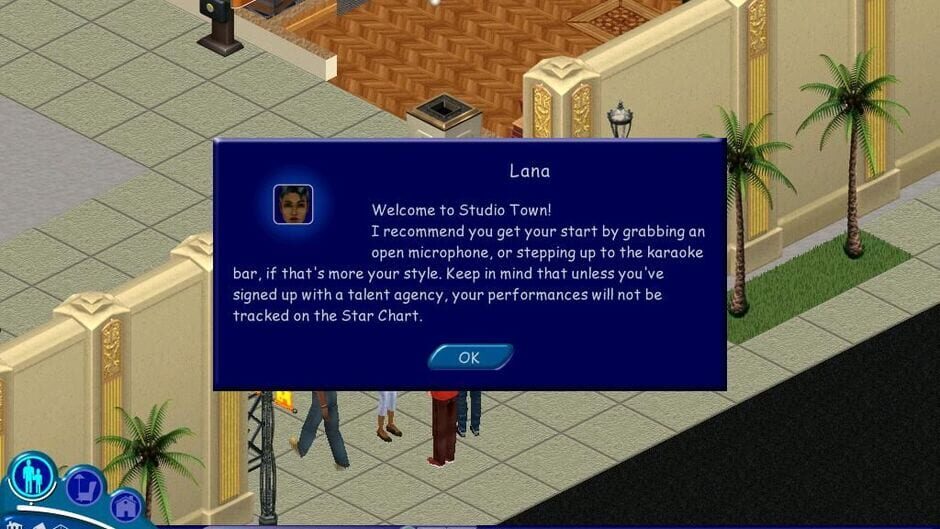This screenshot has width=940, height=529.
Task: Confirm Lana's welcome message with OK
Action: (x=470, y=358)
